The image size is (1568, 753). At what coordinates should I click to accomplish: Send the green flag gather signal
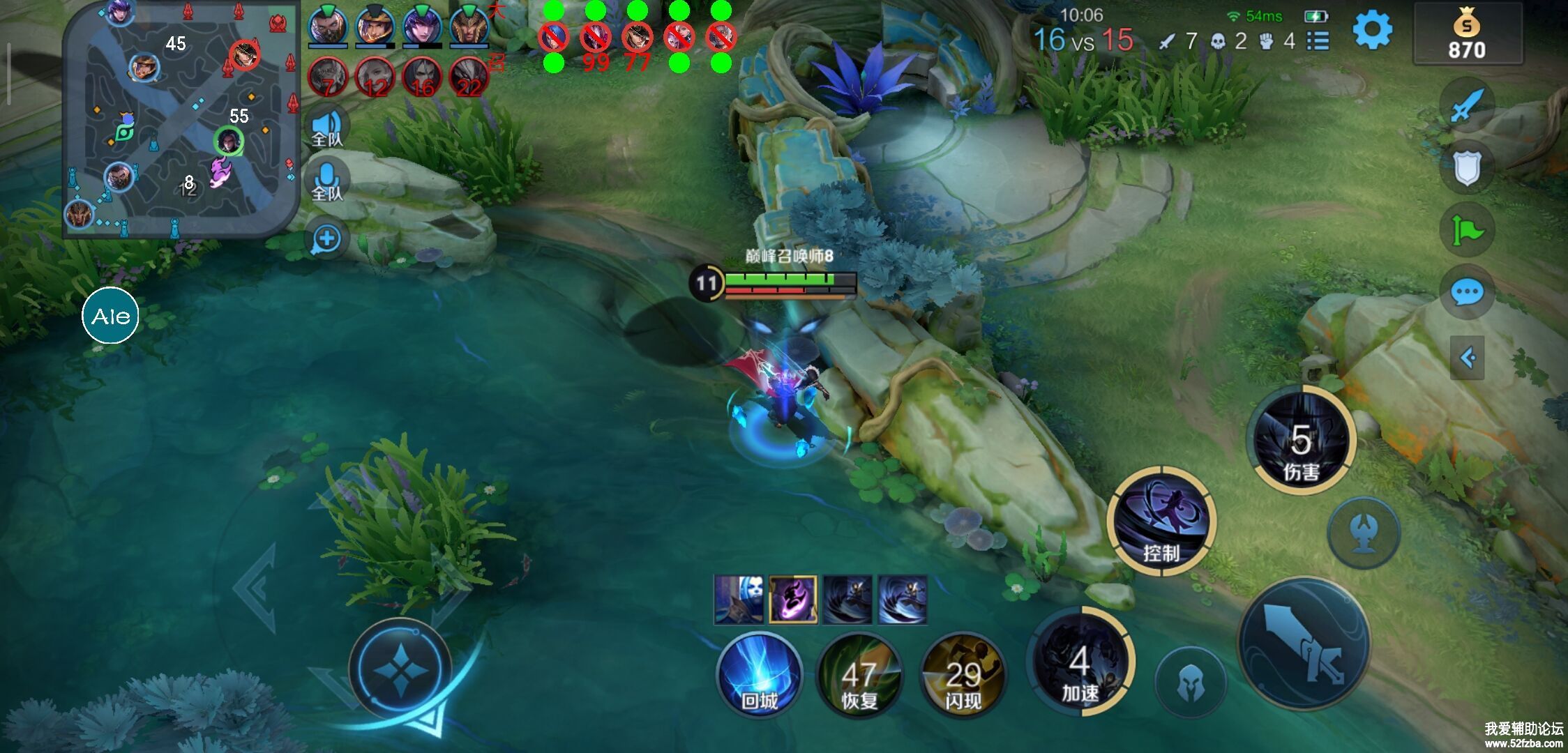[x=1467, y=230]
